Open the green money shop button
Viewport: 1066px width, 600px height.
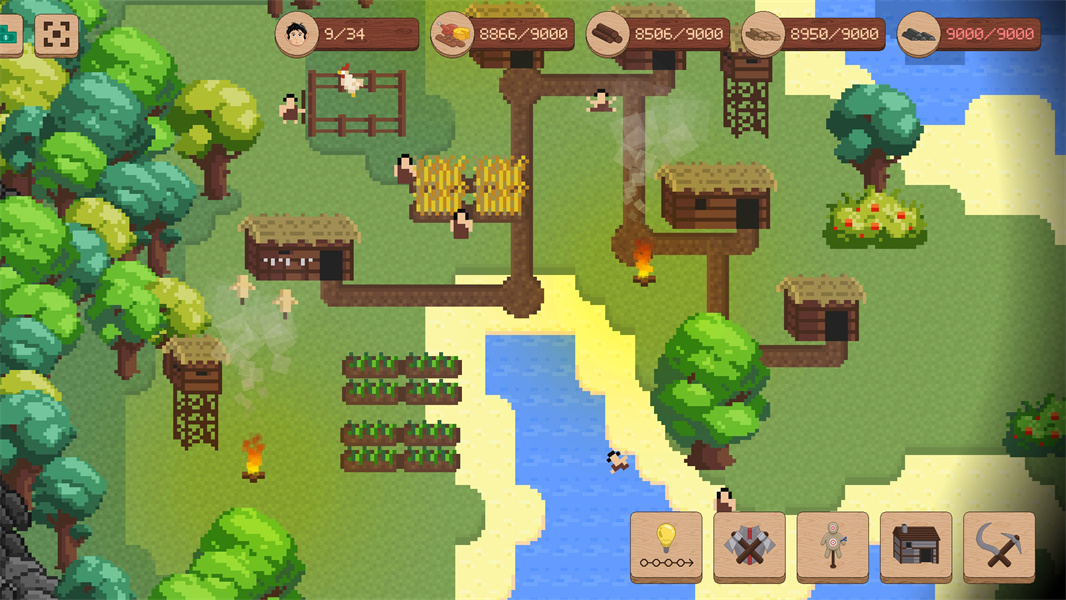(x=9, y=35)
